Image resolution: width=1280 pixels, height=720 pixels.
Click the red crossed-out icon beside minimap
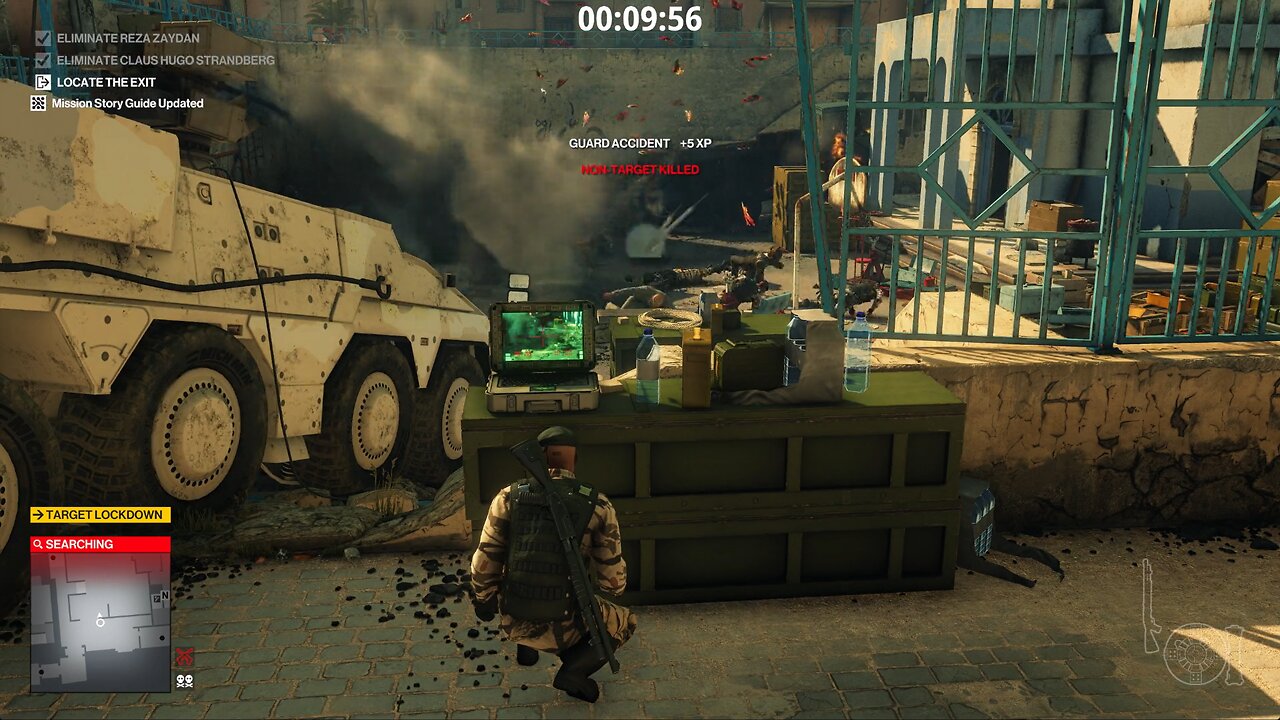[184, 657]
